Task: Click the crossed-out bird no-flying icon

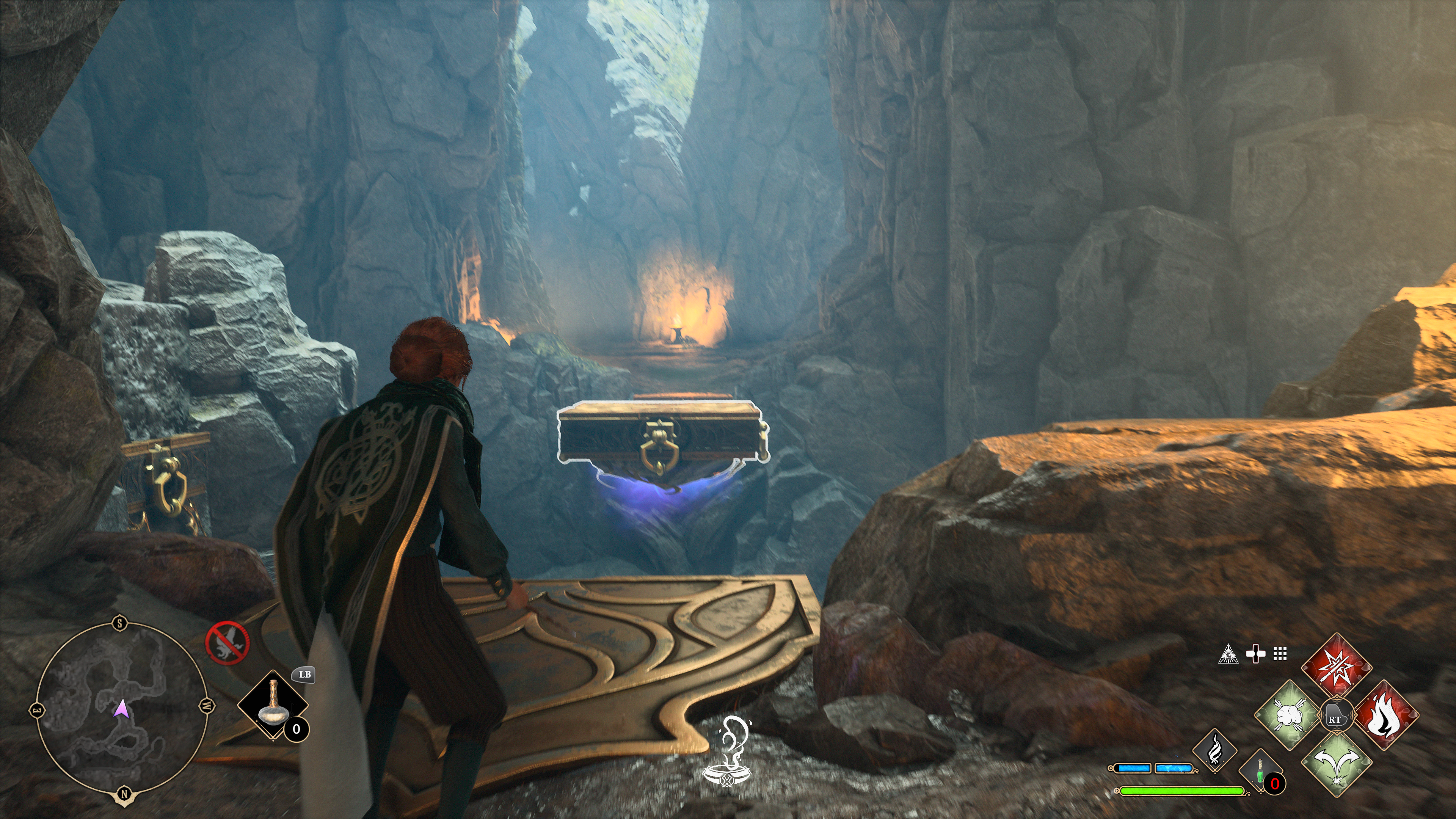Action: pos(227,643)
